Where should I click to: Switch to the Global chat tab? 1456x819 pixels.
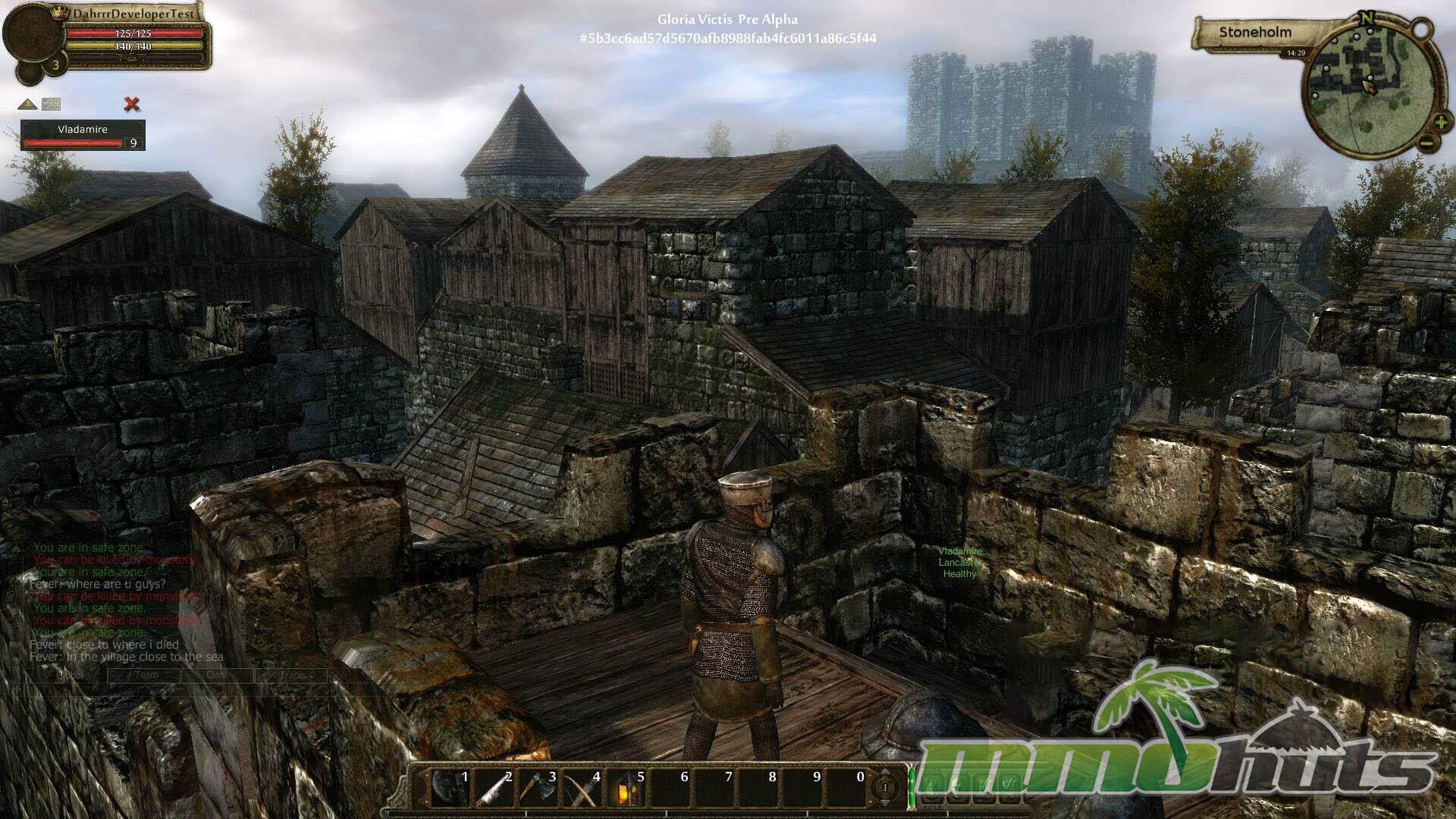click(70, 675)
